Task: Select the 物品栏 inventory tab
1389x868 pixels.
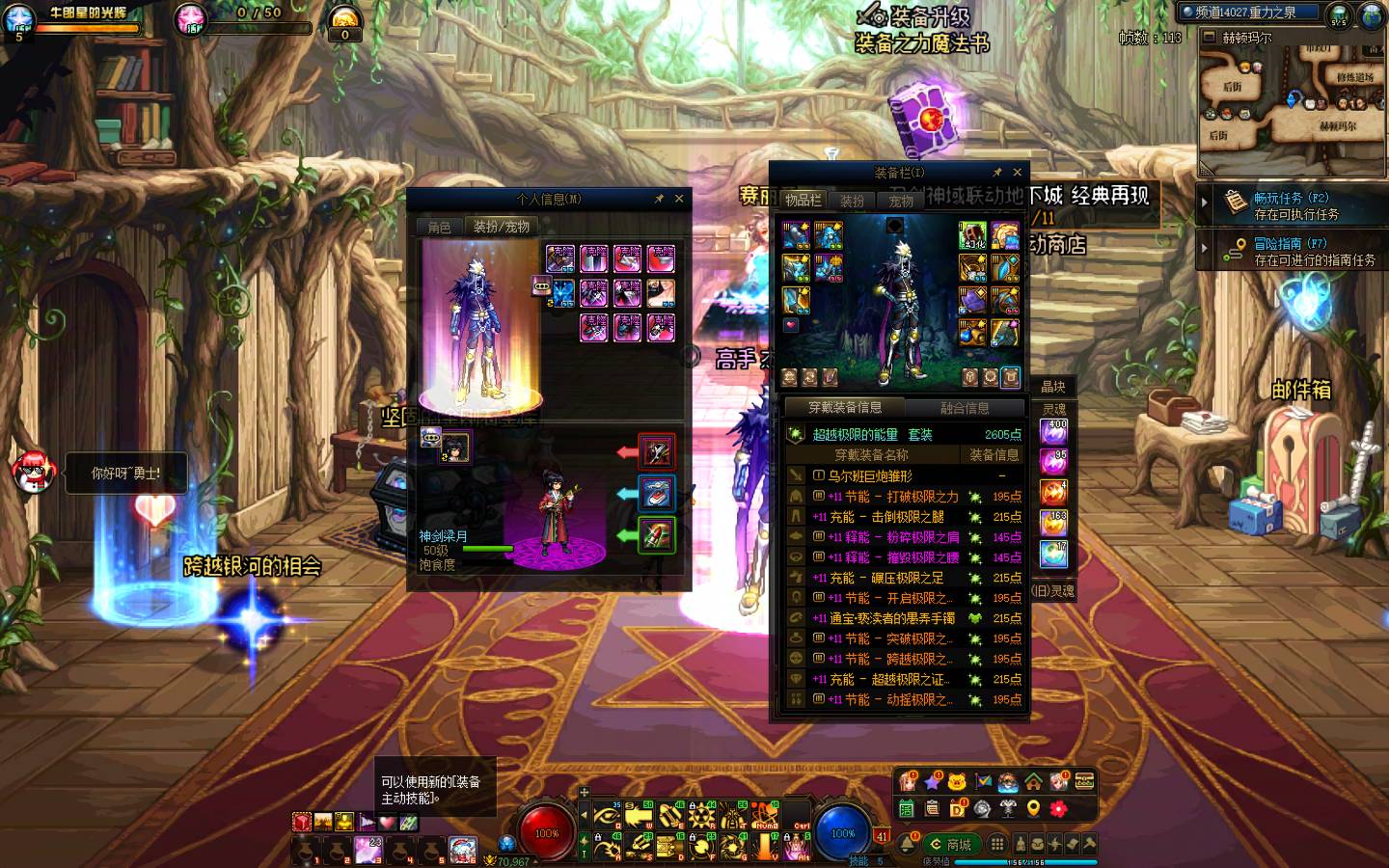Action: pyautogui.click(x=803, y=200)
